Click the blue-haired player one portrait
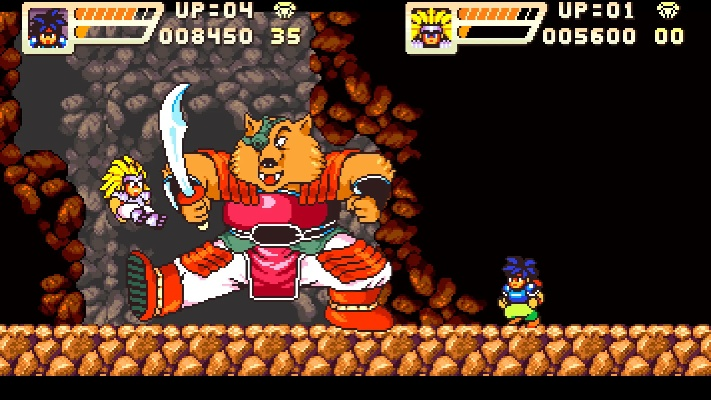 click(47, 26)
